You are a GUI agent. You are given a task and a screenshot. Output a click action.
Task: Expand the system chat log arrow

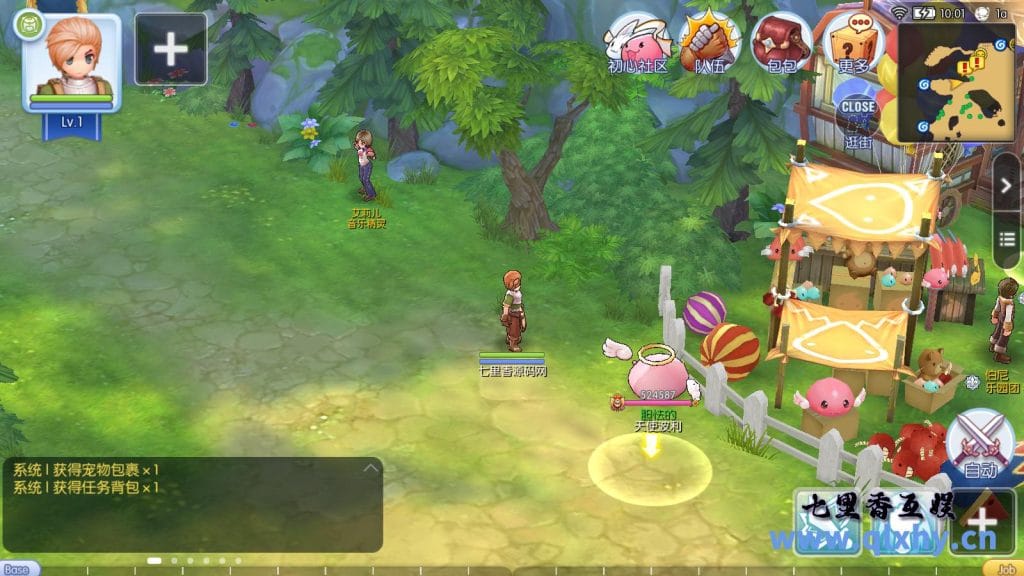pos(370,468)
